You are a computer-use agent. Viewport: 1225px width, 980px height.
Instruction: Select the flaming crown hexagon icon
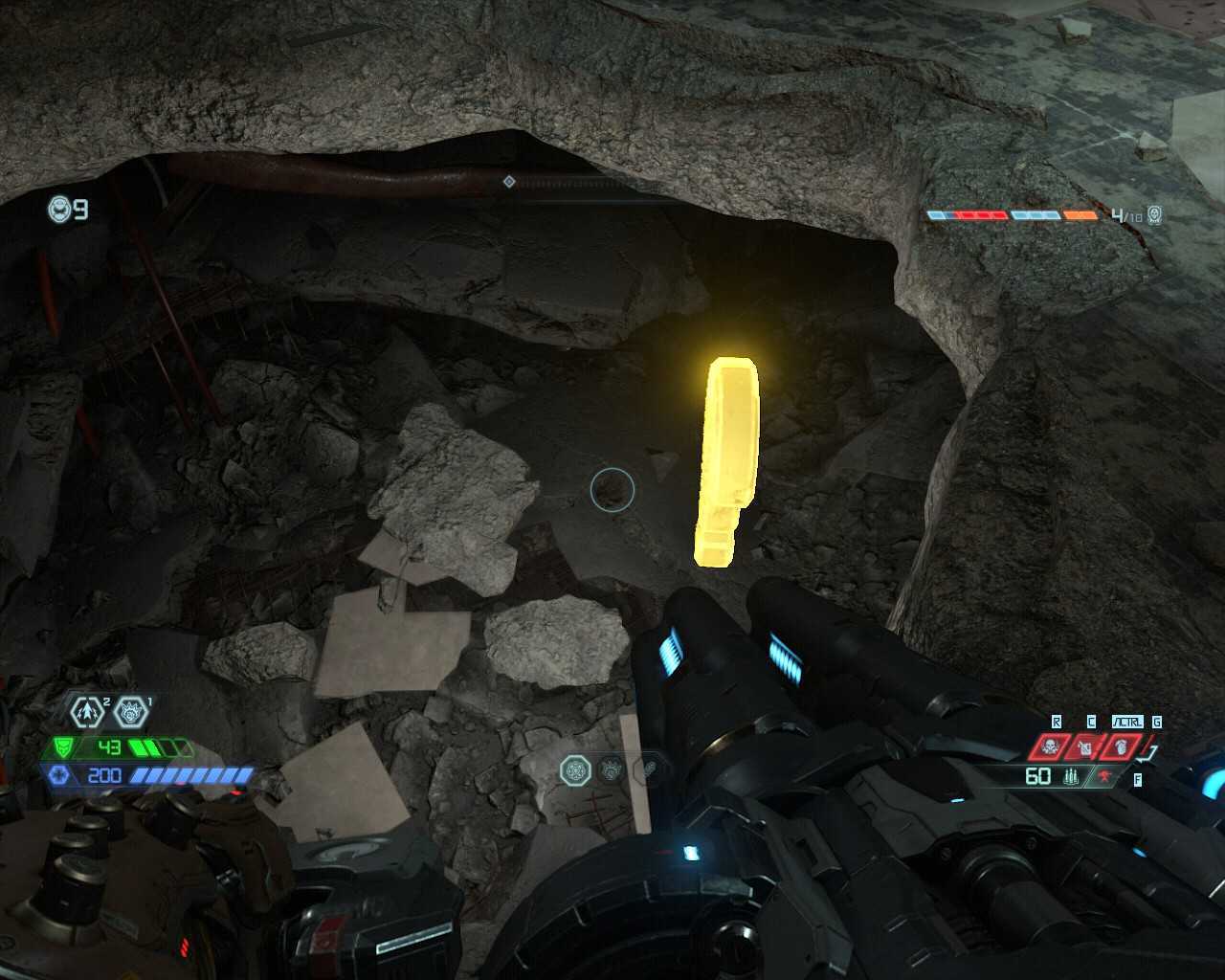(x=131, y=712)
